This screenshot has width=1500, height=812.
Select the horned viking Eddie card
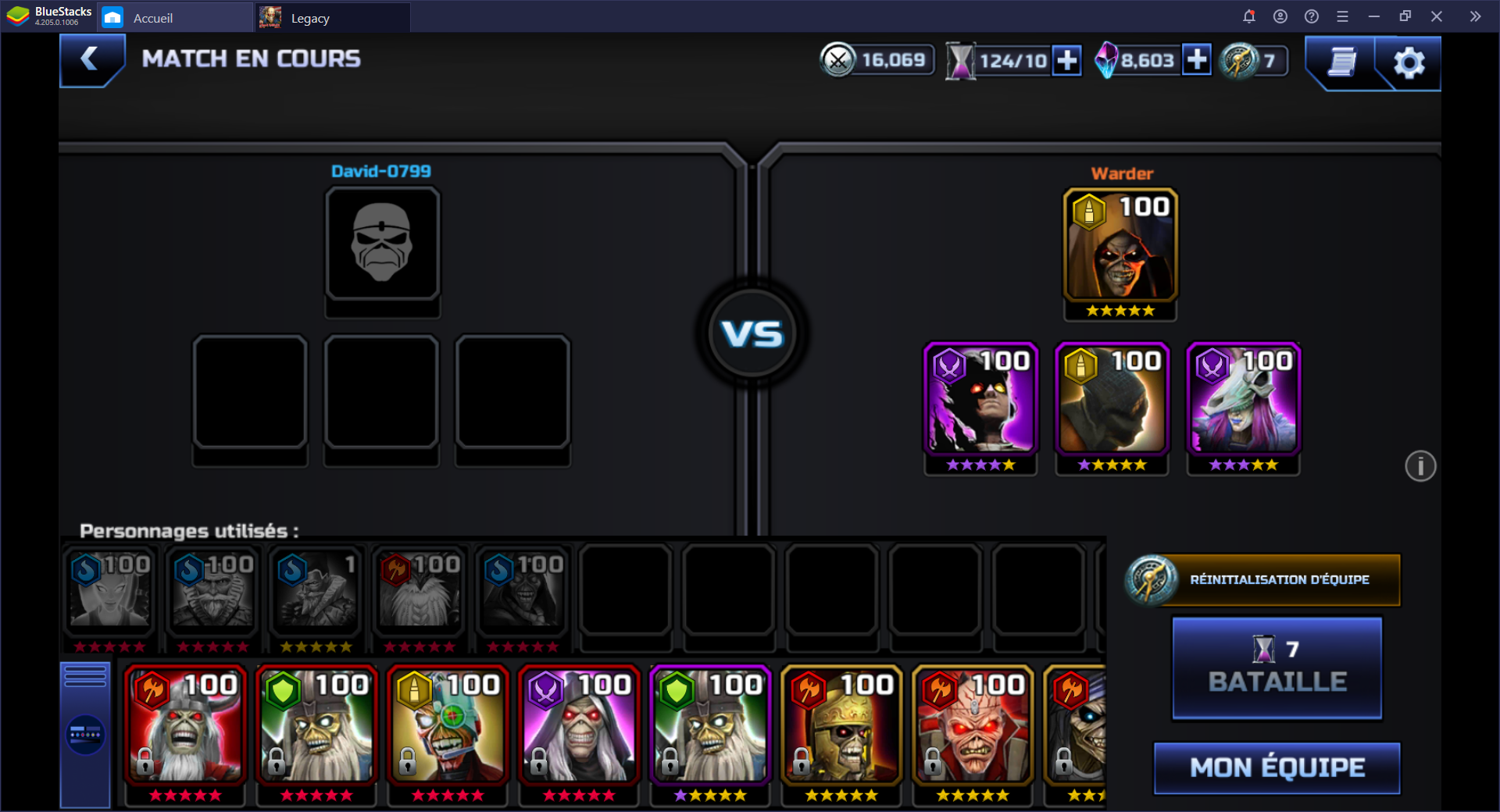click(x=186, y=726)
